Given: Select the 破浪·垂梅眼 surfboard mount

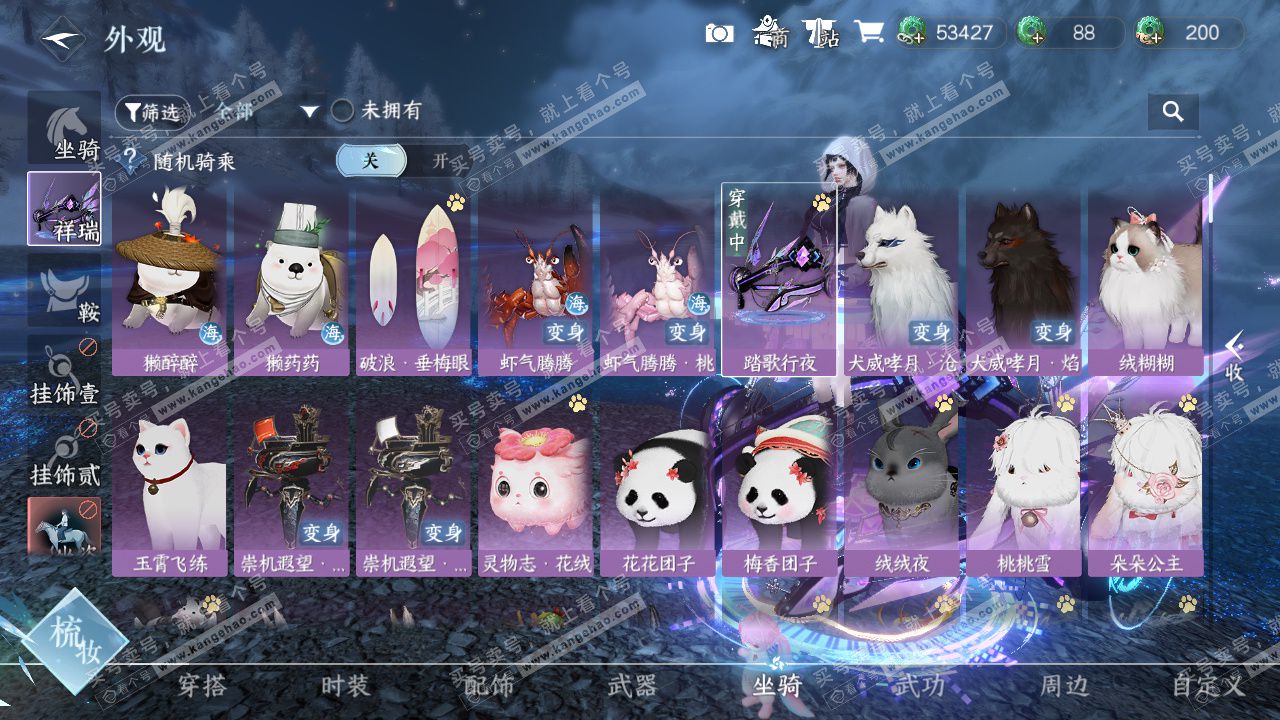Looking at the screenshot, I should click(x=414, y=280).
